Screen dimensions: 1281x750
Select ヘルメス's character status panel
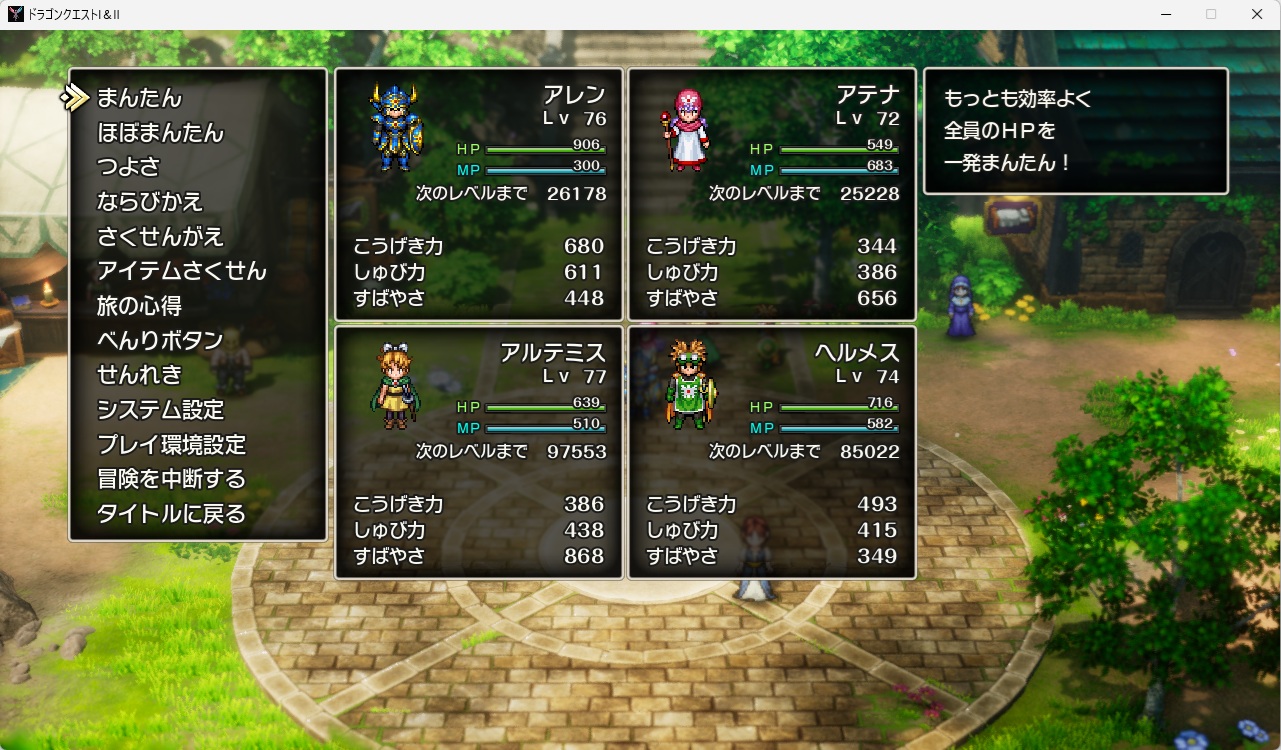click(772, 452)
